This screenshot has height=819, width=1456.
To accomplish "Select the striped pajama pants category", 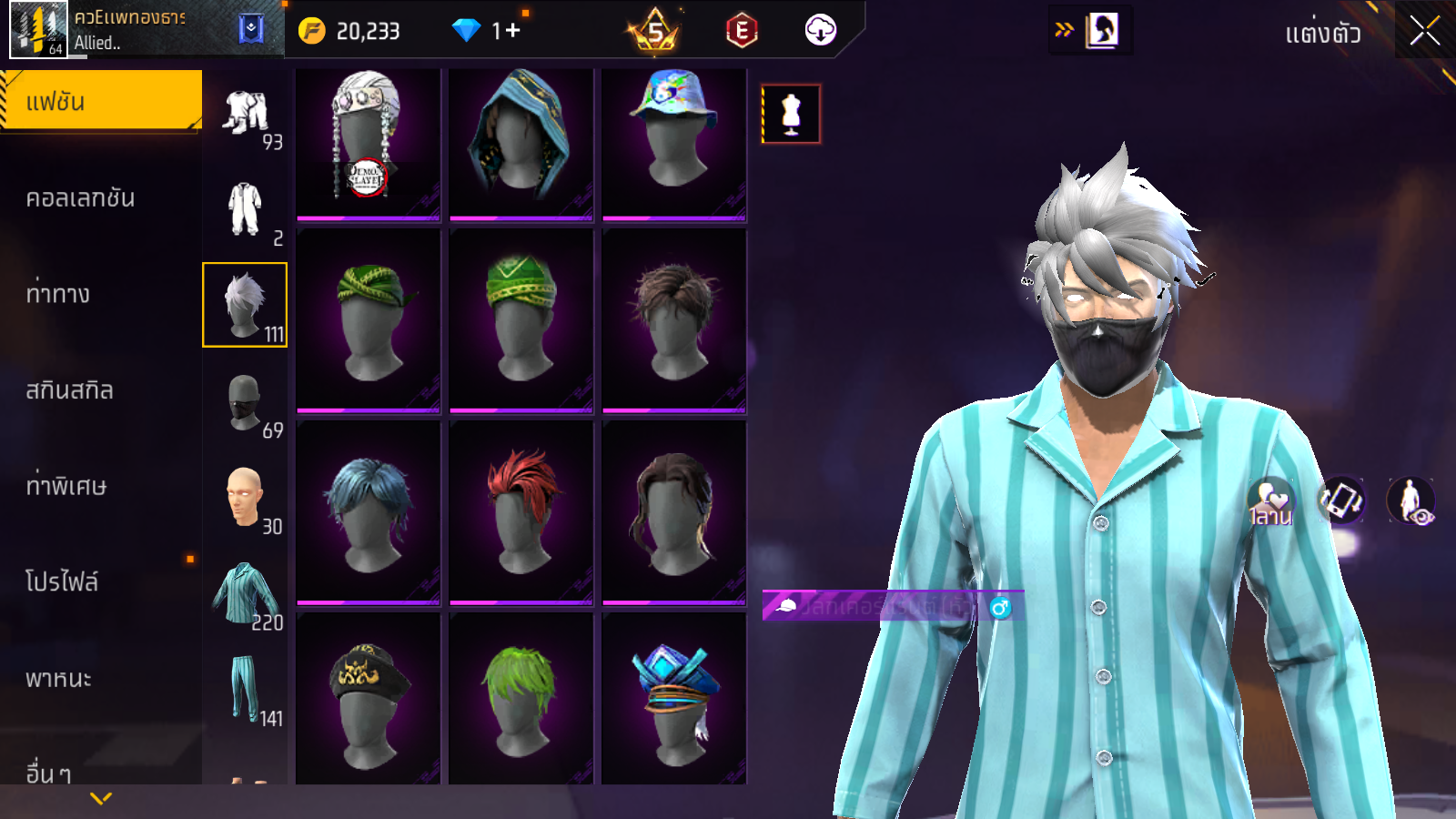I will click(245, 689).
